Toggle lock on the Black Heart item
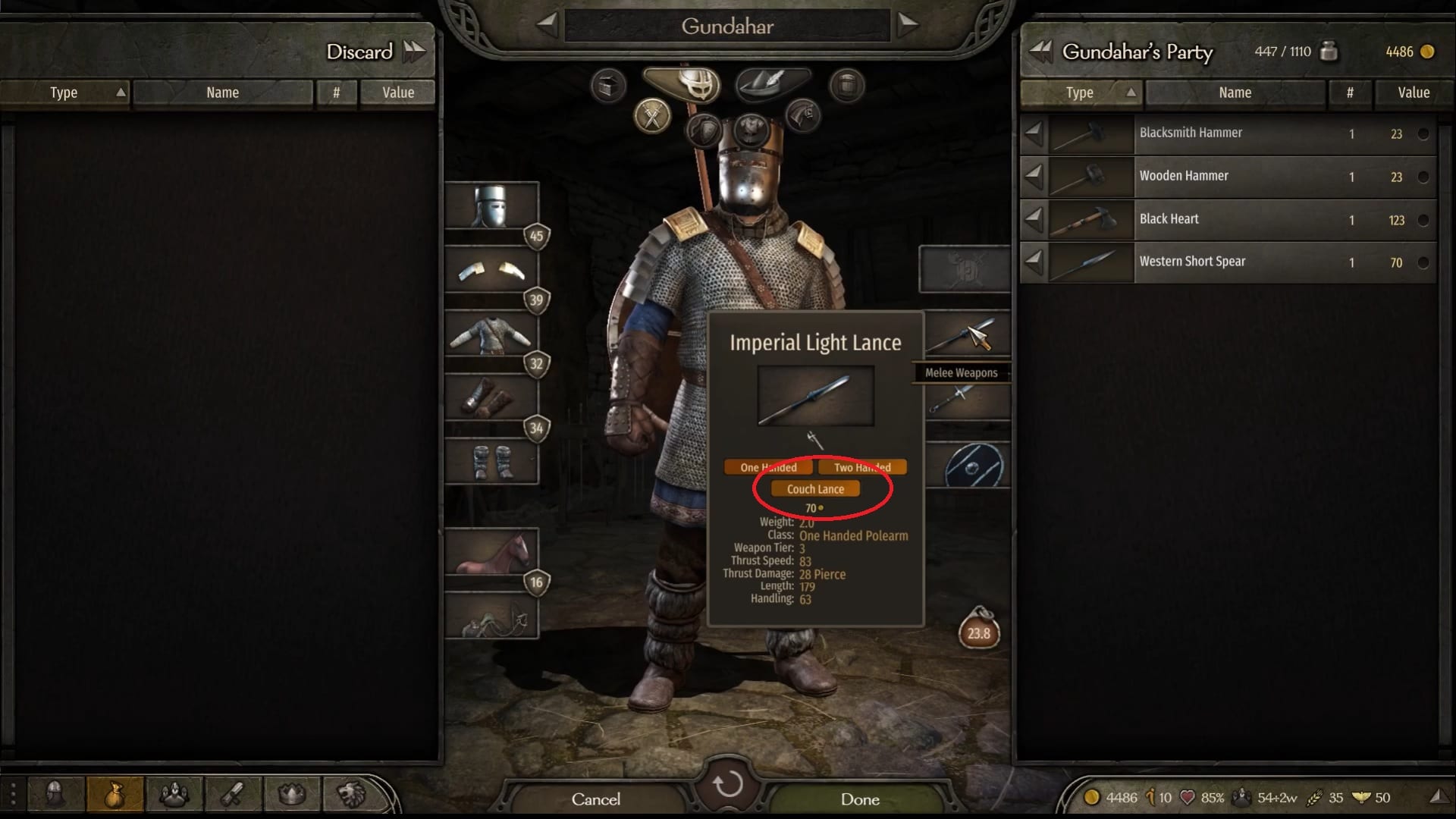Viewport: 1456px width, 819px height. [1425, 220]
